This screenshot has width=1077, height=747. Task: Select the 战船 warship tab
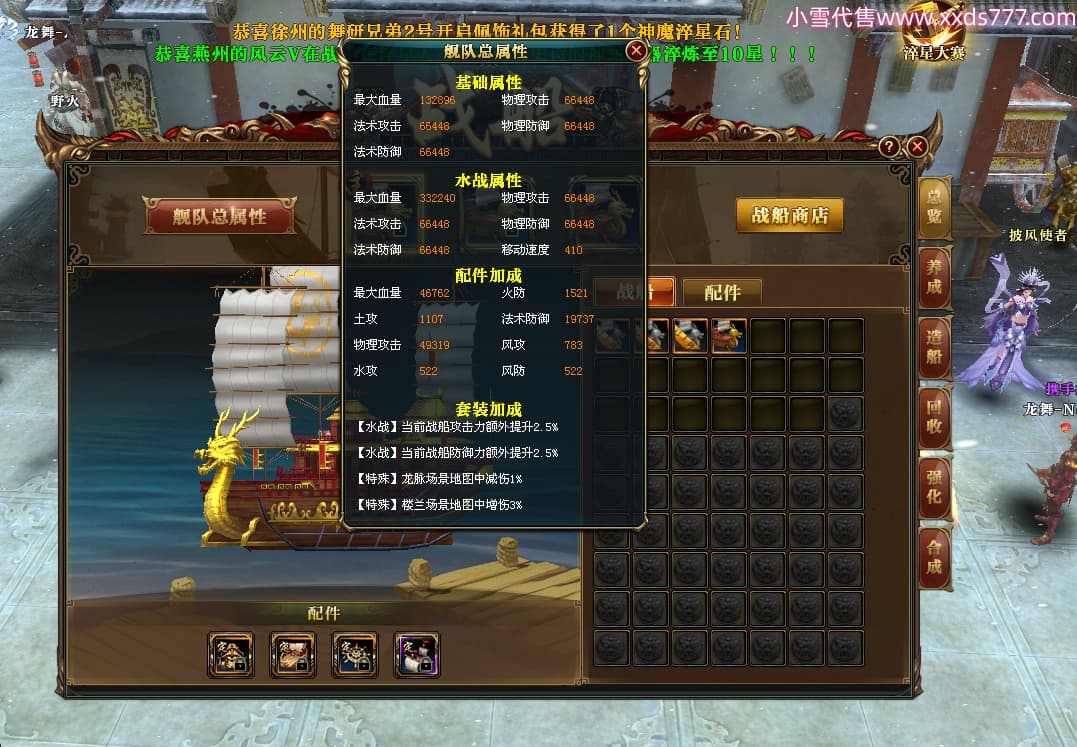click(634, 292)
